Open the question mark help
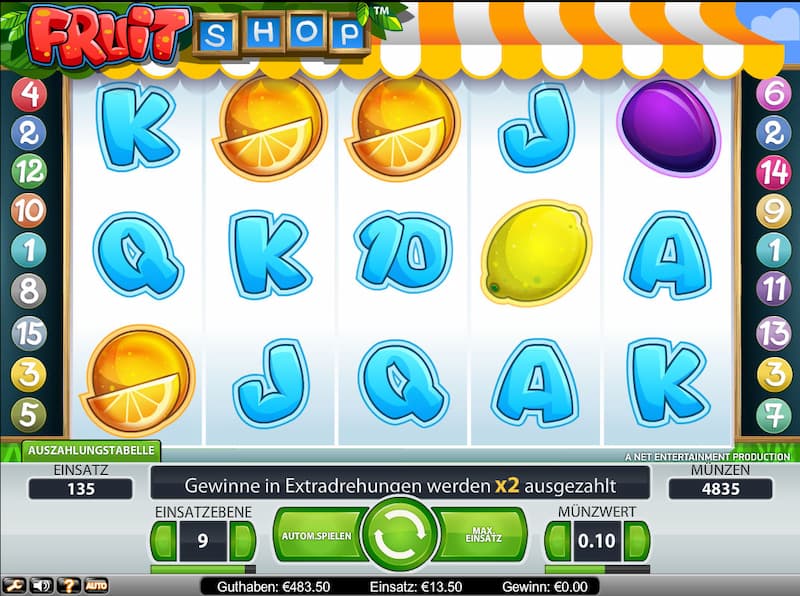The image size is (800, 596). pyautogui.click(x=69, y=585)
